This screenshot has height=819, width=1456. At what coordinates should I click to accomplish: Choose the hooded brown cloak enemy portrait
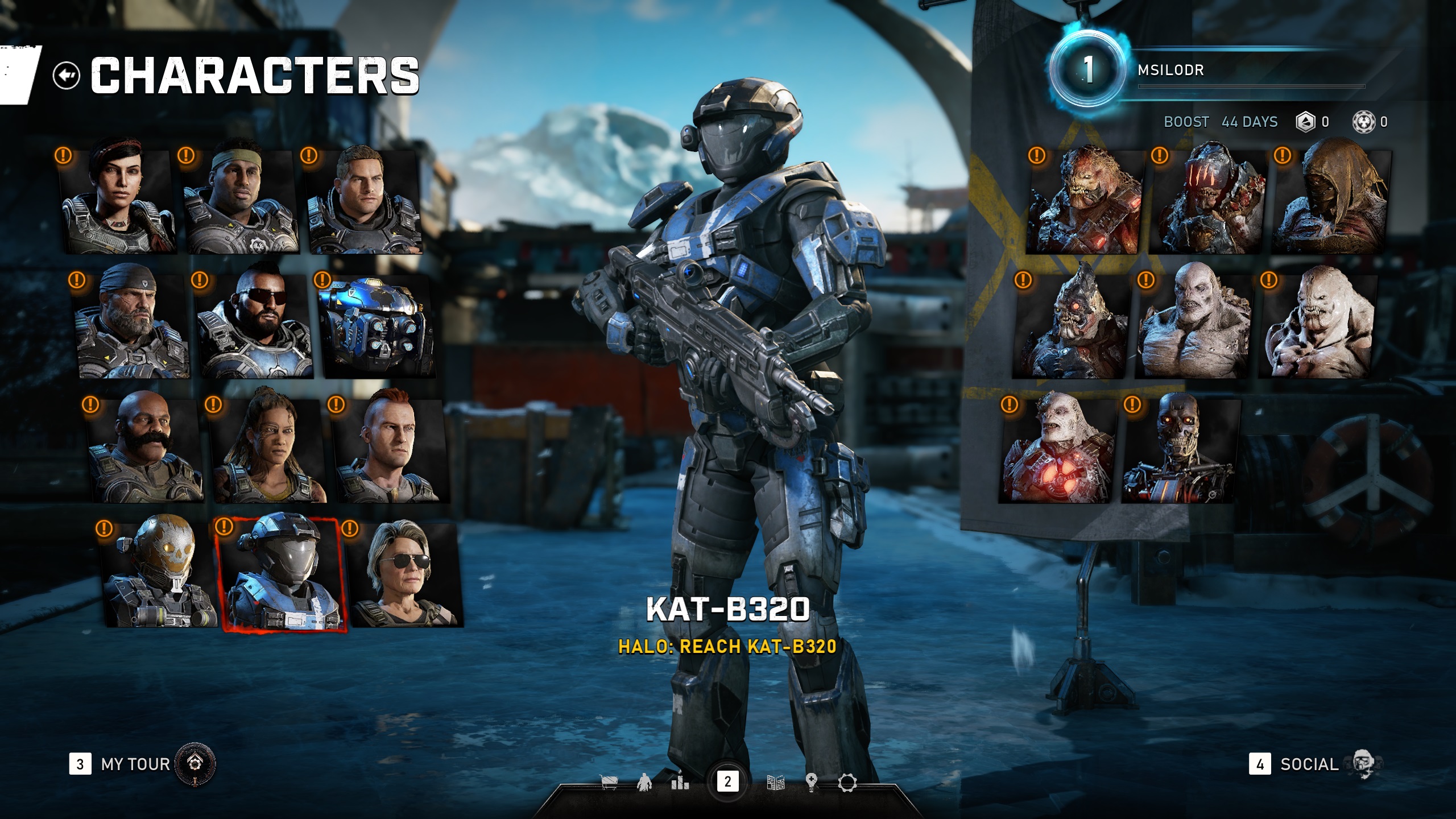click(x=1331, y=199)
